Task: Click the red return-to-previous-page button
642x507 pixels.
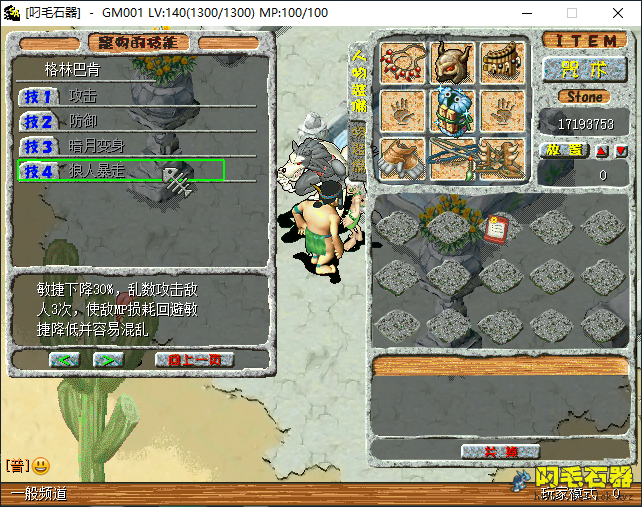Action: pyautogui.click(x=194, y=359)
